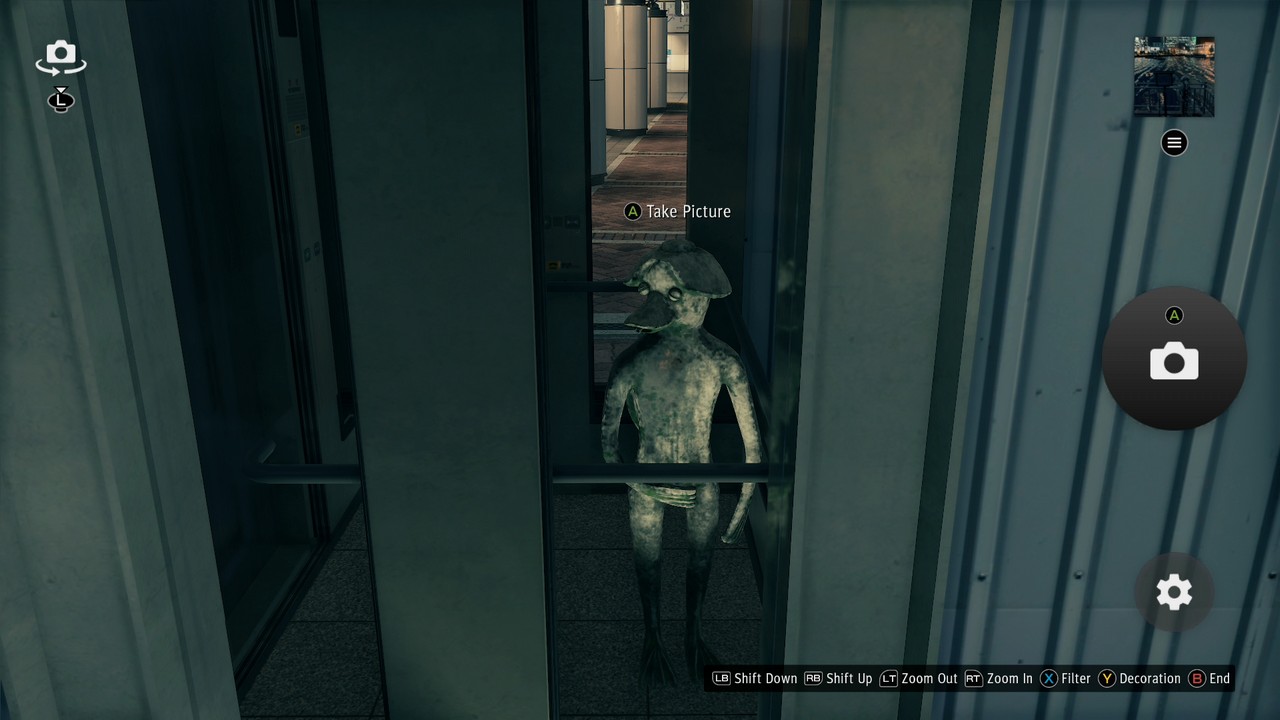Open Decoration options marked with Y

click(1131, 678)
